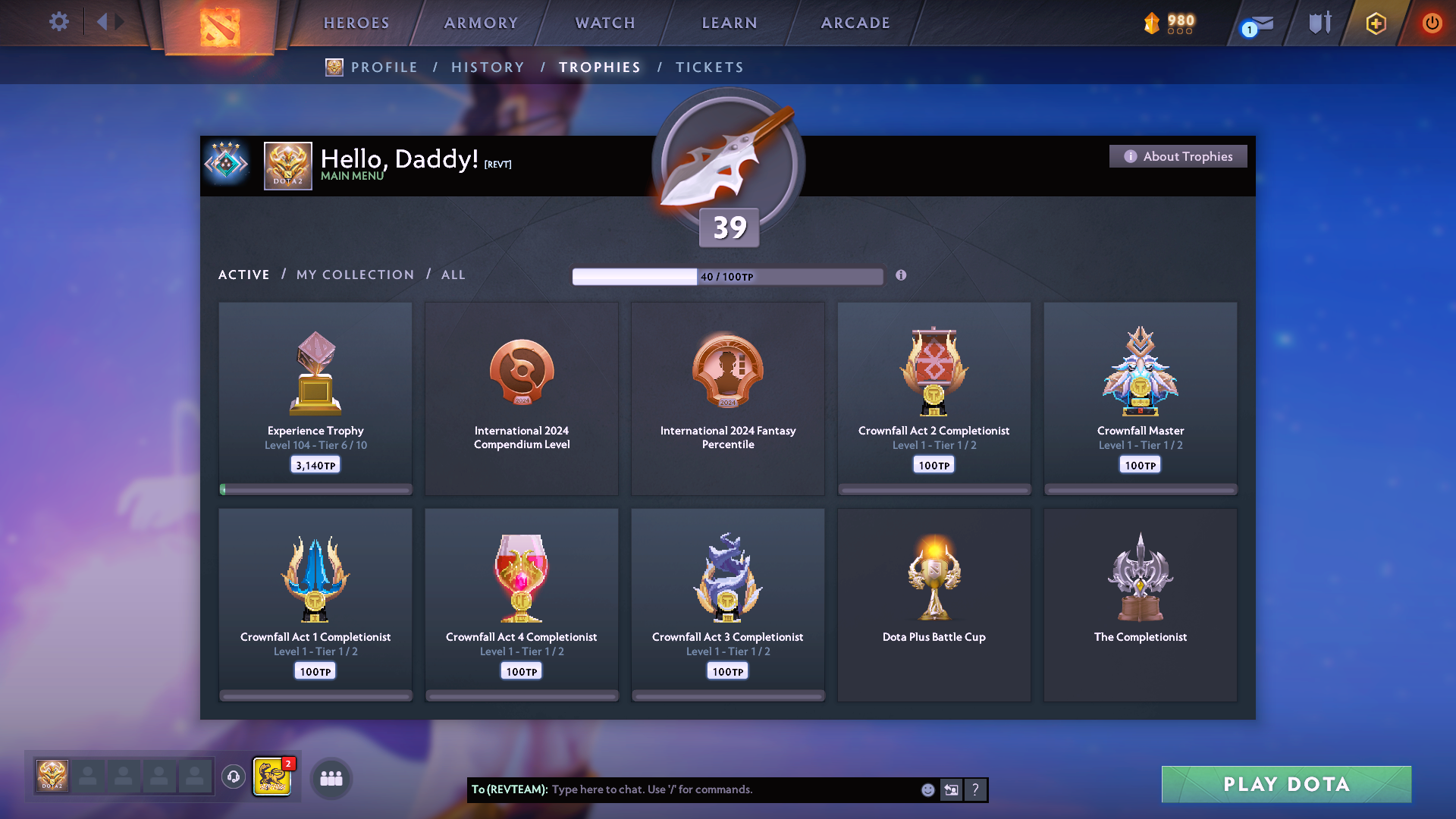
Task: Click the 40/100TP trophy progress bar
Action: 728,276
